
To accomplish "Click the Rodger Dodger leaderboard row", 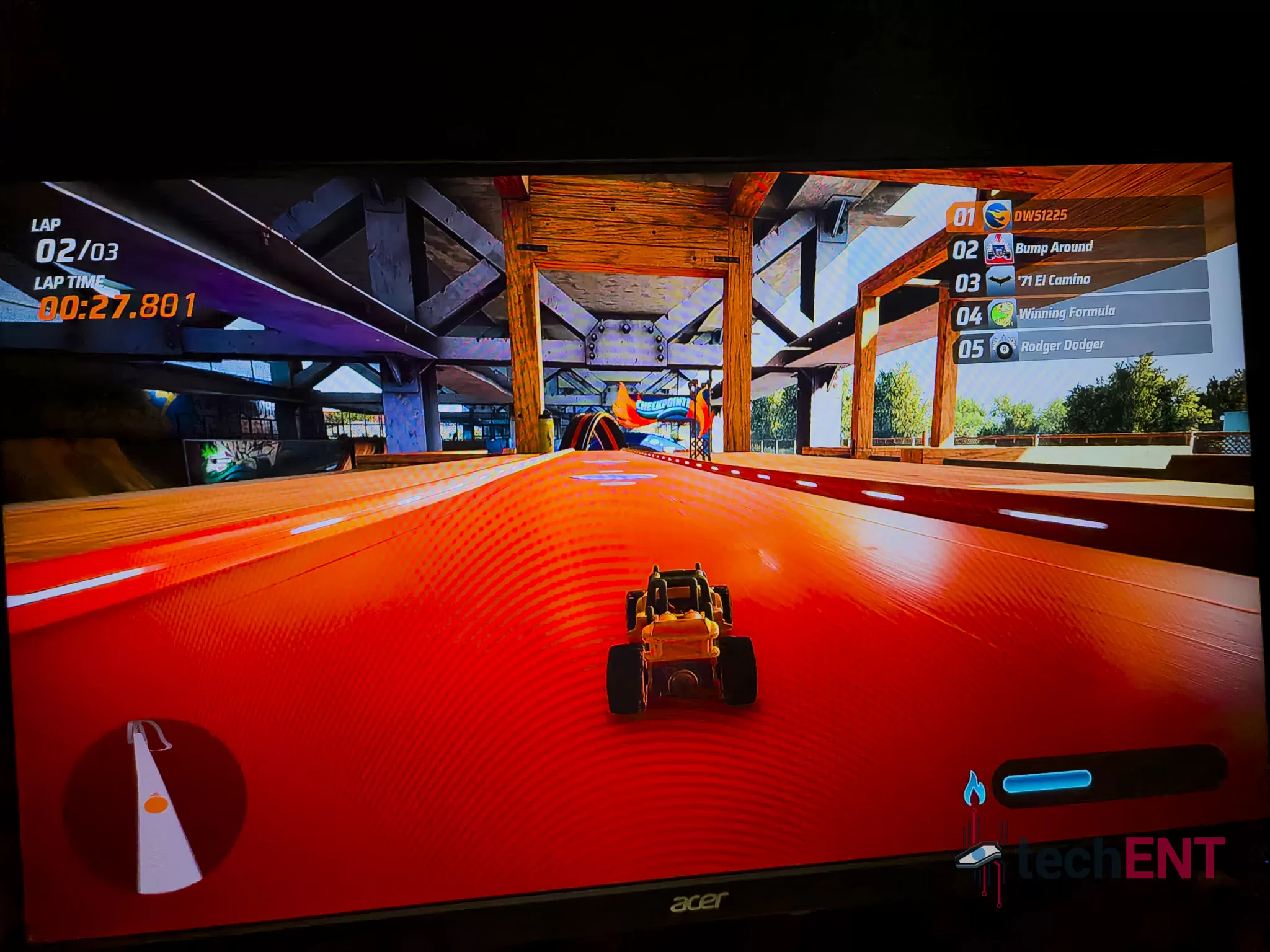I will 1084,346.
